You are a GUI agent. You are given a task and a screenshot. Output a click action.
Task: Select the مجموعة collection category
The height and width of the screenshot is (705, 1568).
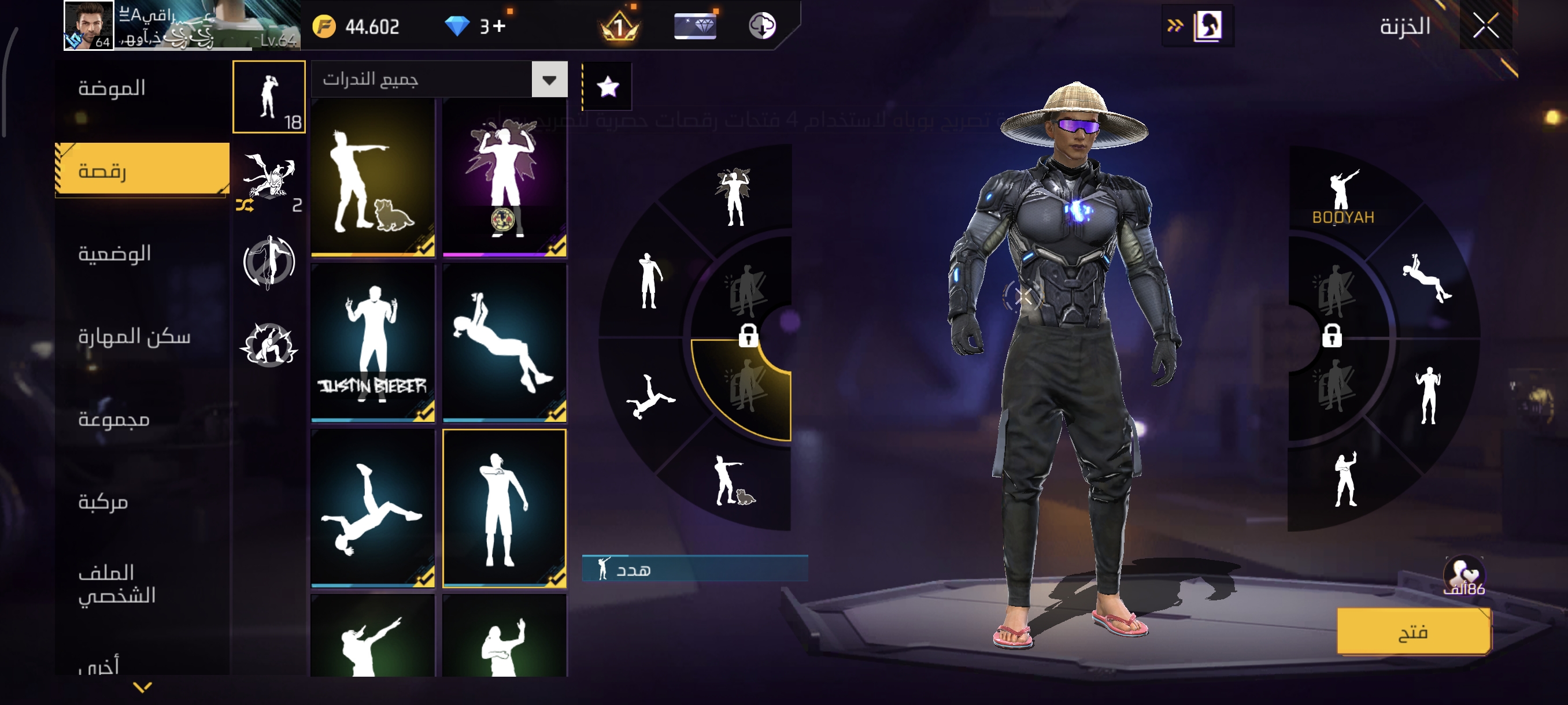pyautogui.click(x=114, y=419)
